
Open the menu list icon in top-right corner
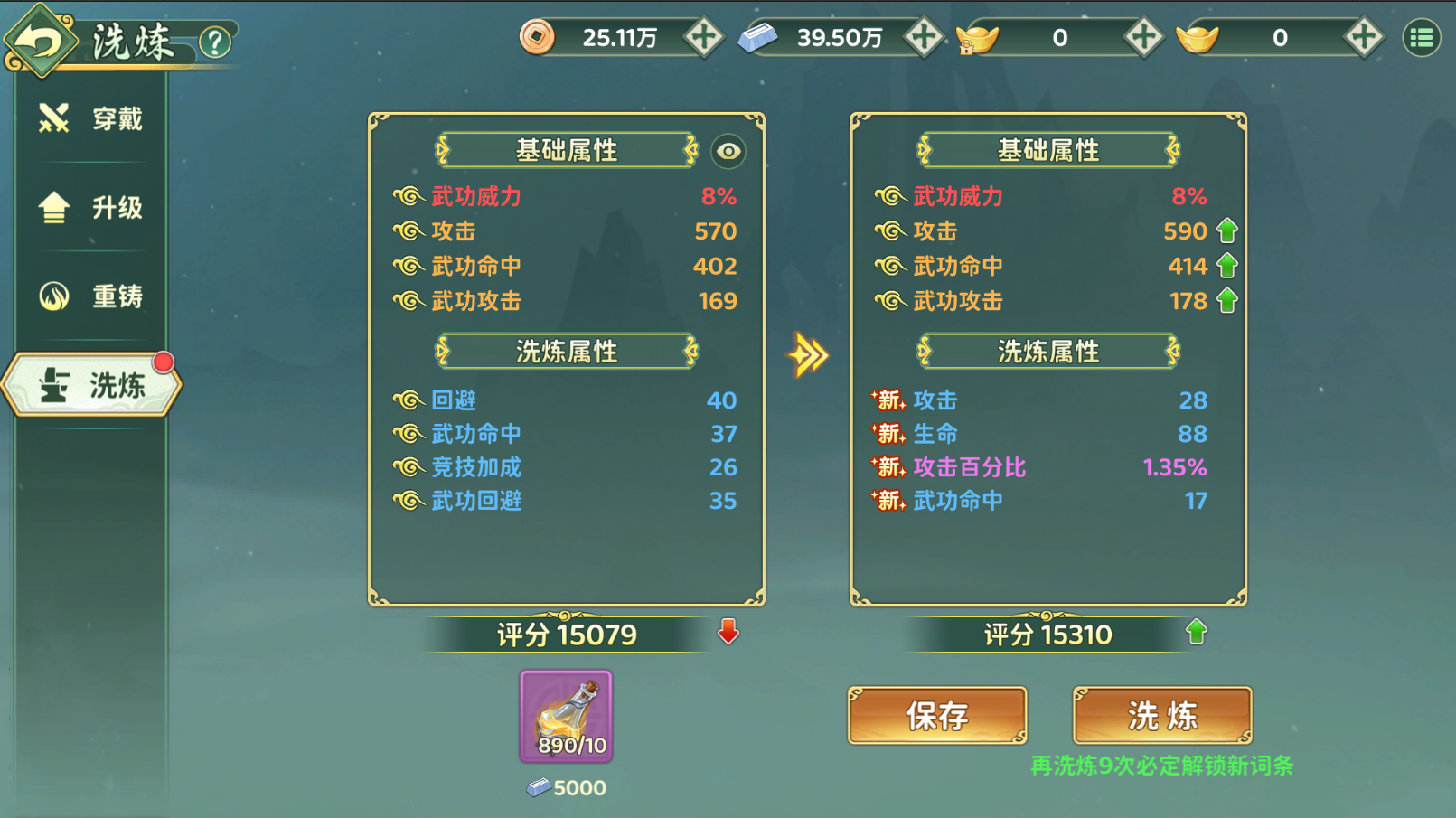coord(1423,37)
